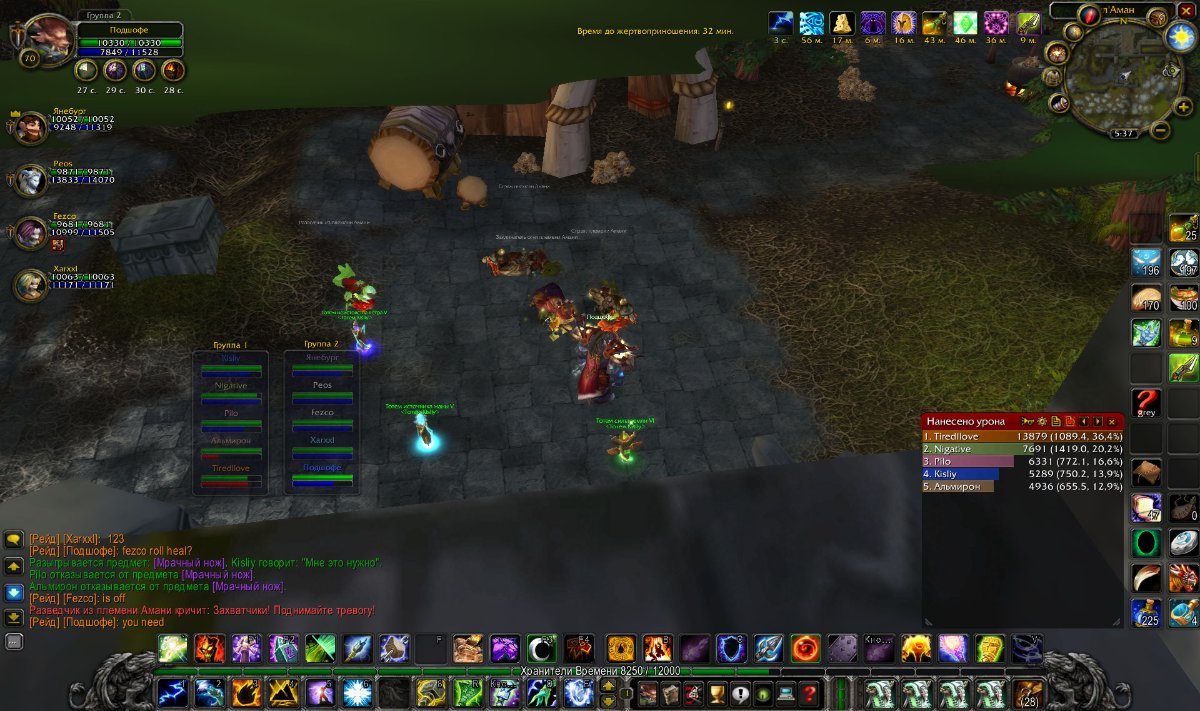Open the red question mark help button
This screenshot has height=711, width=1200.
(x=809, y=693)
